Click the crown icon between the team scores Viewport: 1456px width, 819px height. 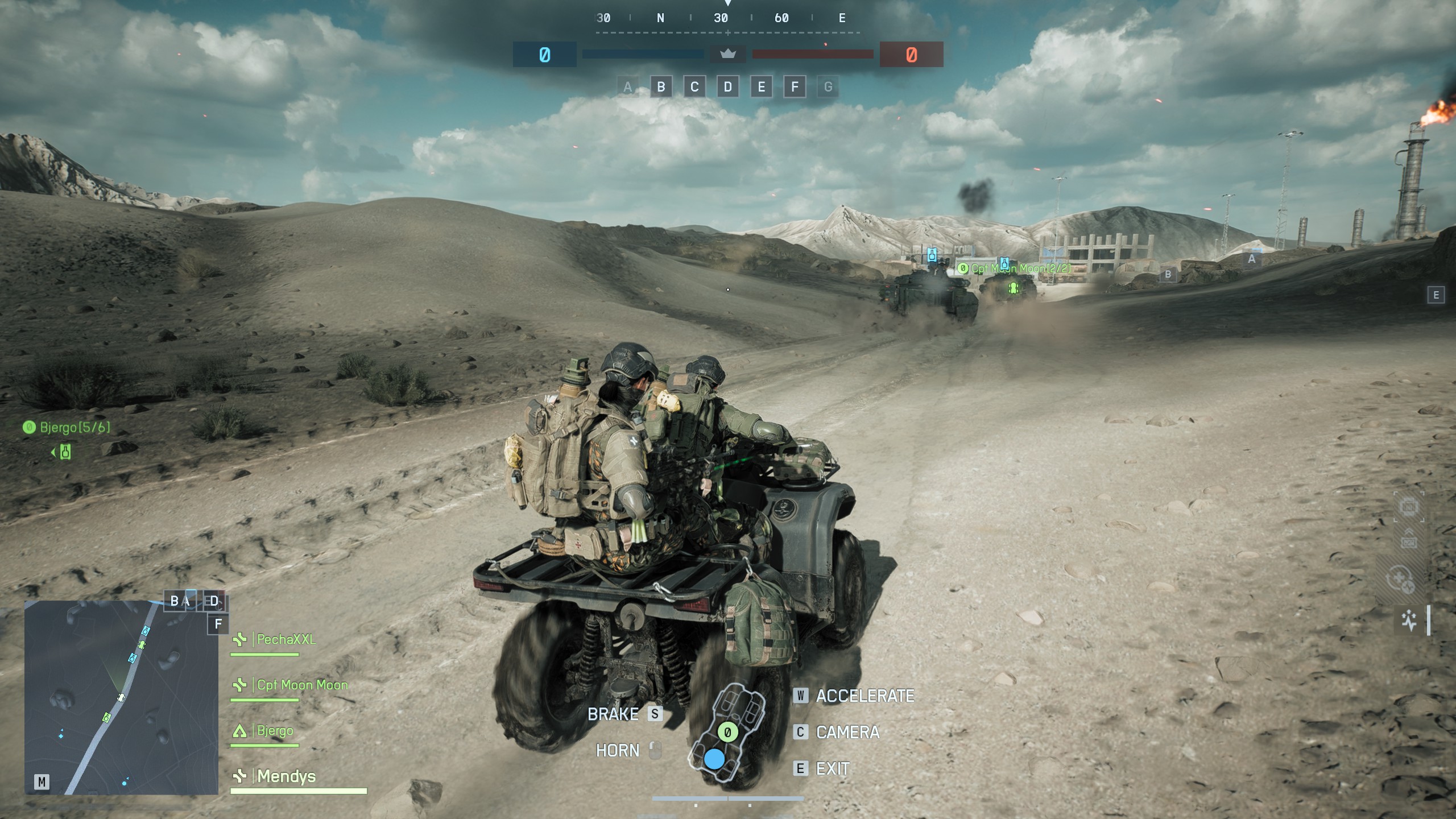click(x=728, y=55)
